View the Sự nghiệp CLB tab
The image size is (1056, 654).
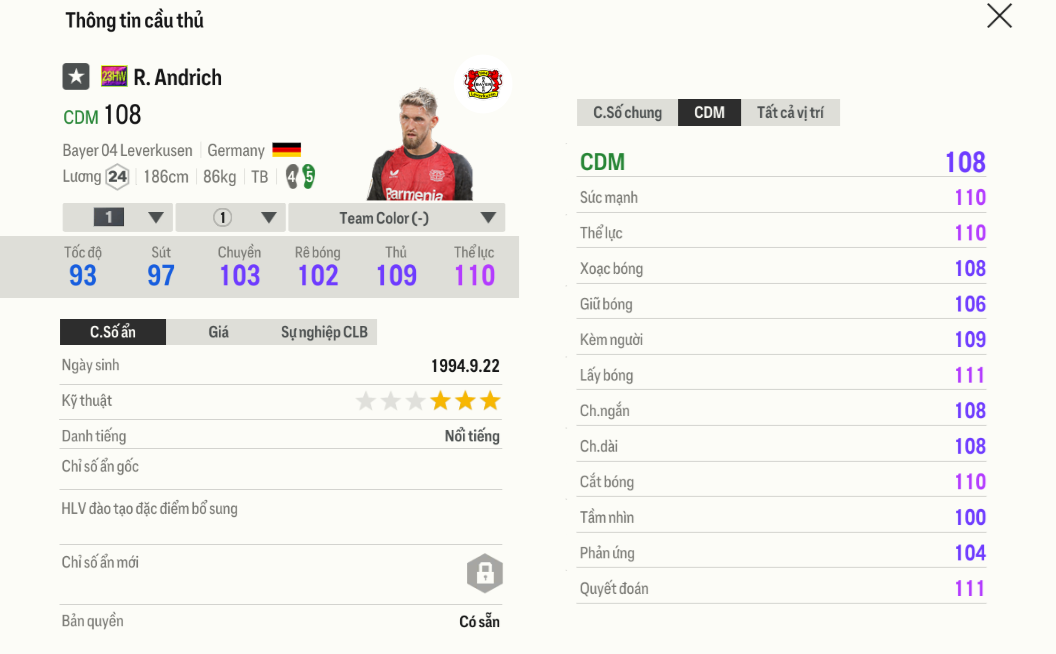[324, 332]
